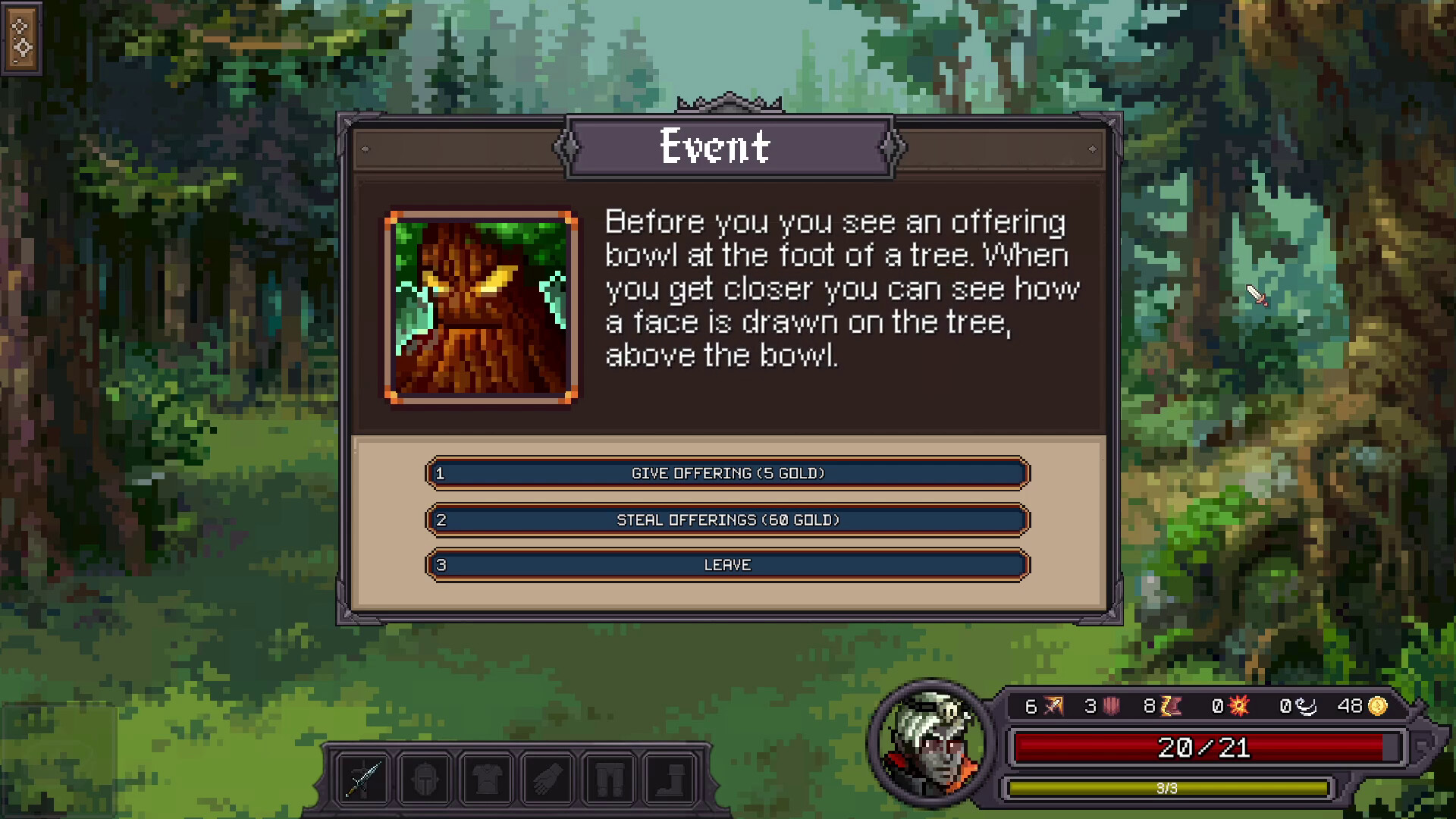Click the attack stat bow icon
The height and width of the screenshot is (819, 1456).
pyautogui.click(x=1053, y=705)
